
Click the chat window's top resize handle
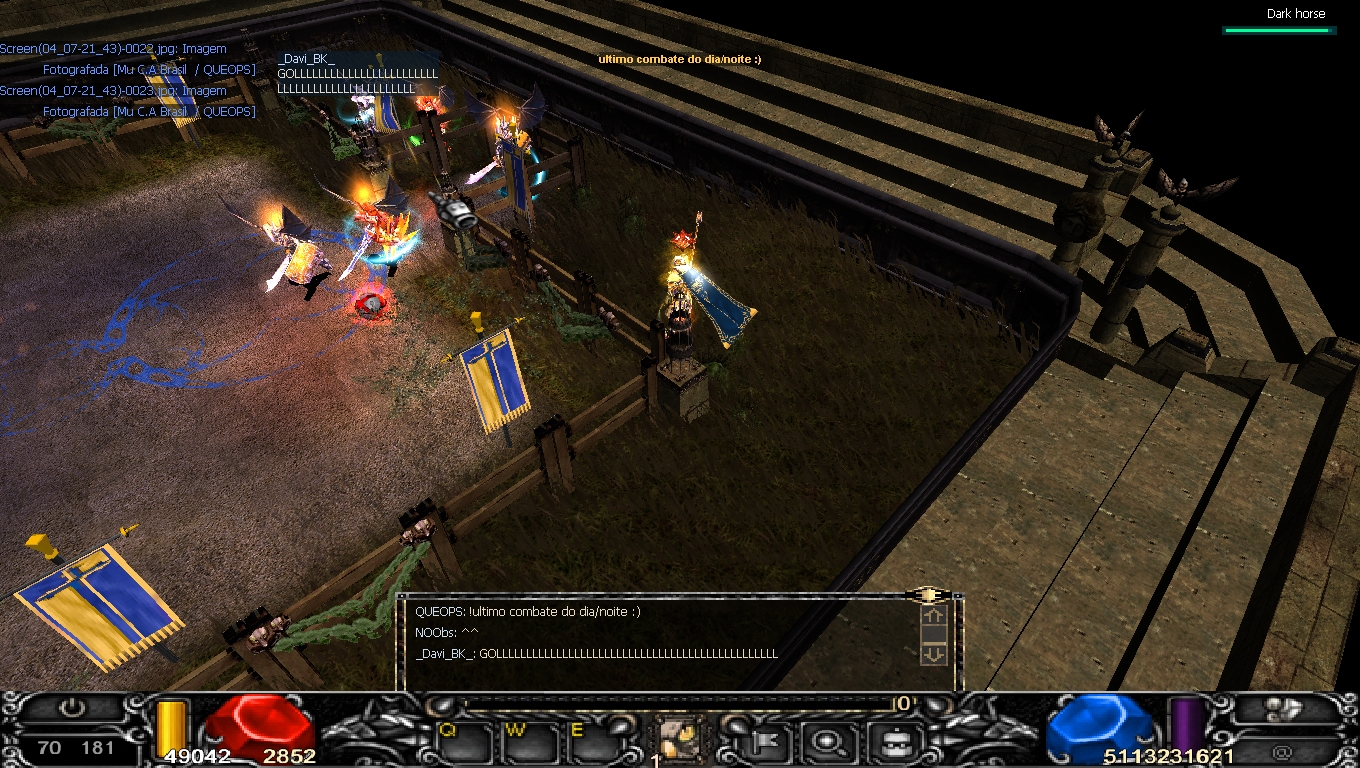[x=928, y=595]
